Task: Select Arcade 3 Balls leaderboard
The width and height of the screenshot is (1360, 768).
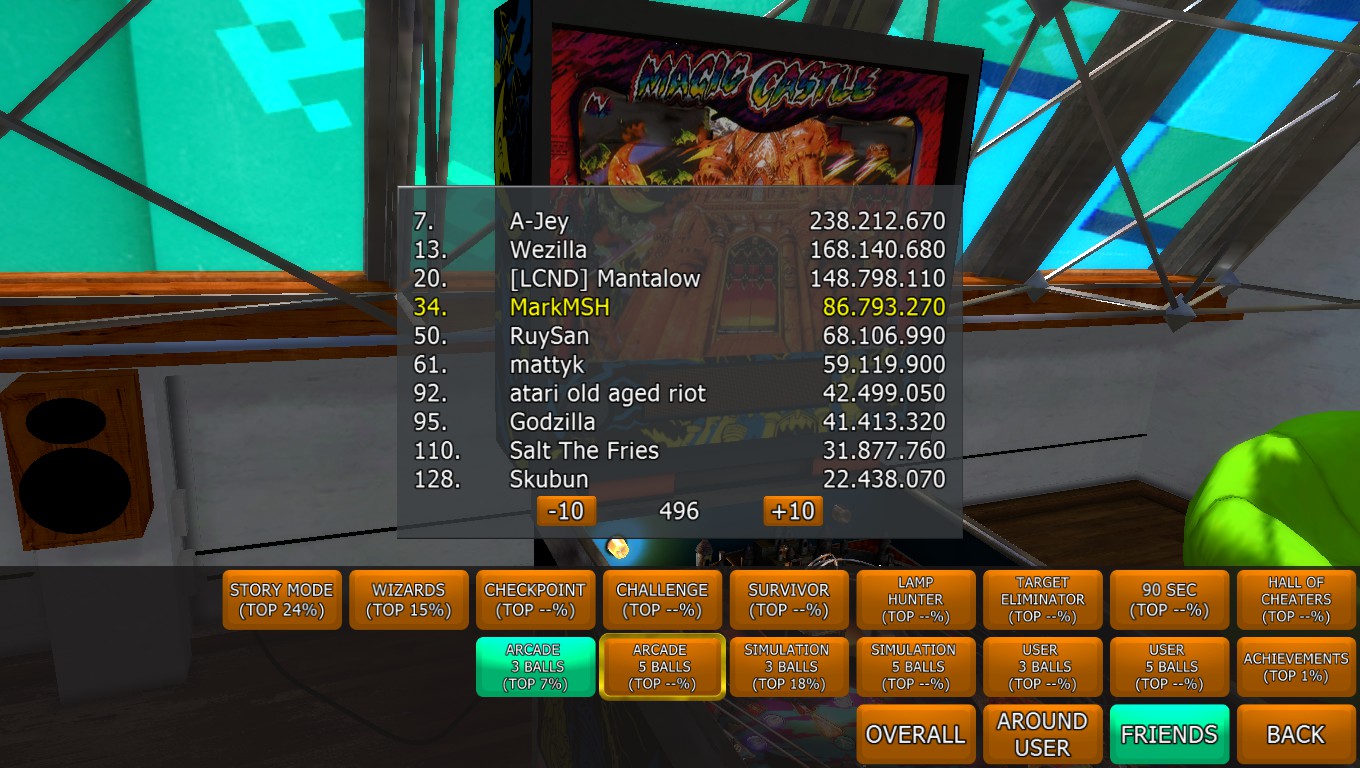Action: point(535,667)
